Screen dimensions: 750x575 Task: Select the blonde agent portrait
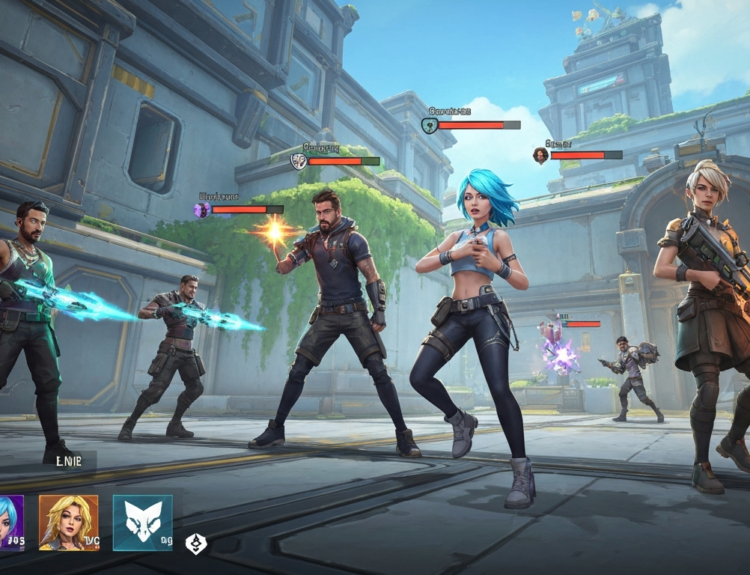[69, 522]
